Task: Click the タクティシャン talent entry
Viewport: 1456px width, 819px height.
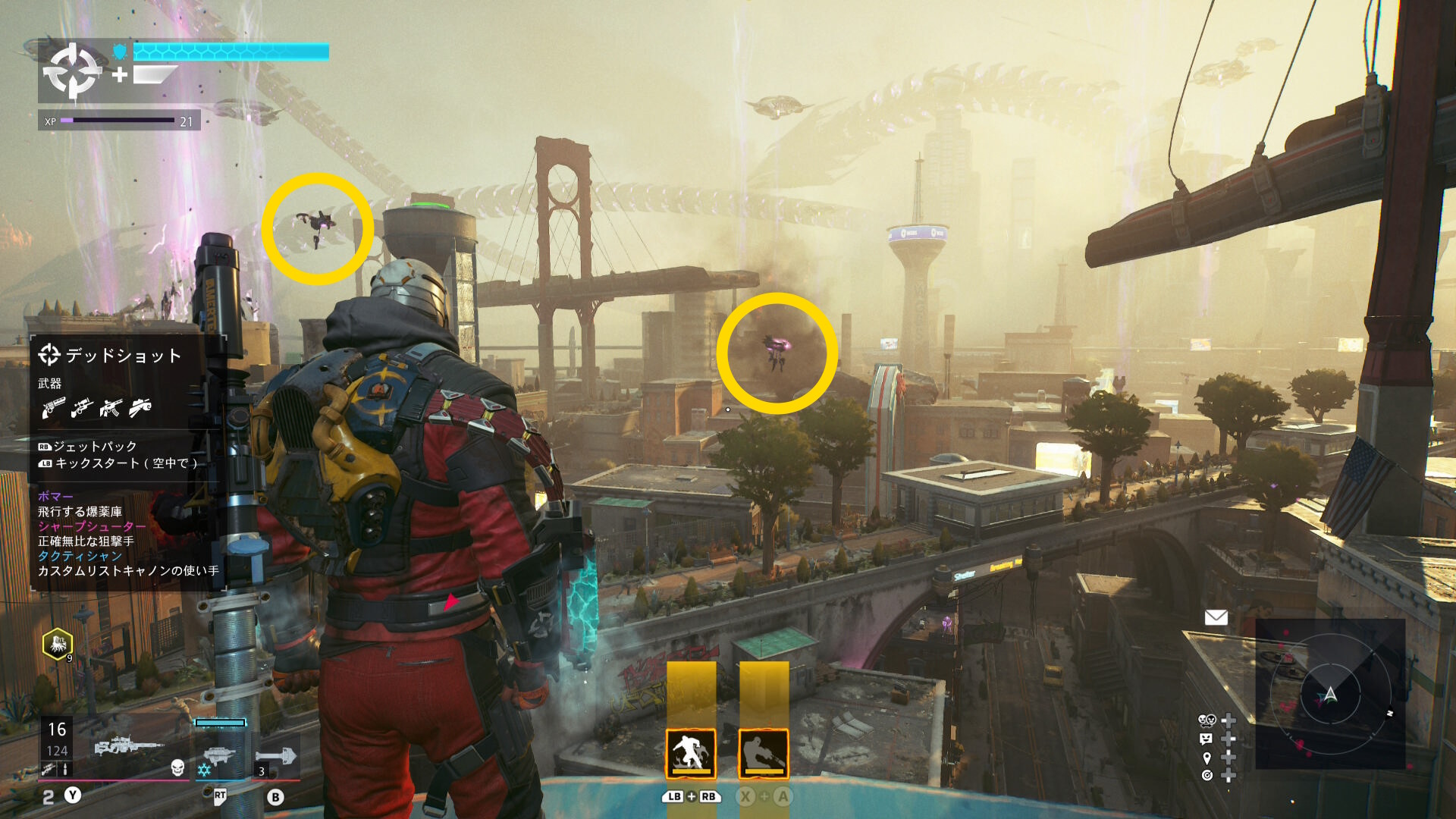Action: point(80,556)
